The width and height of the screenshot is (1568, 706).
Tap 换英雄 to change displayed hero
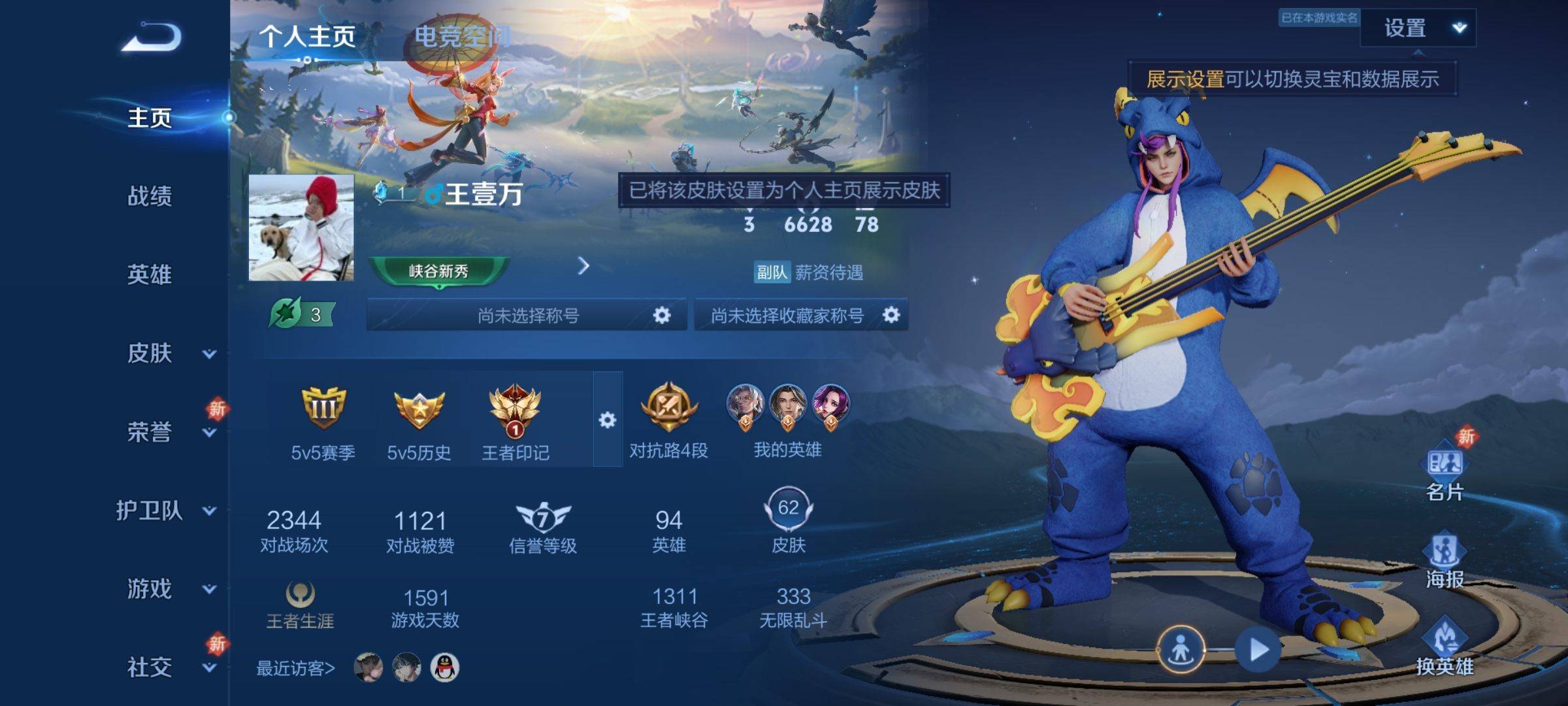click(x=1445, y=647)
